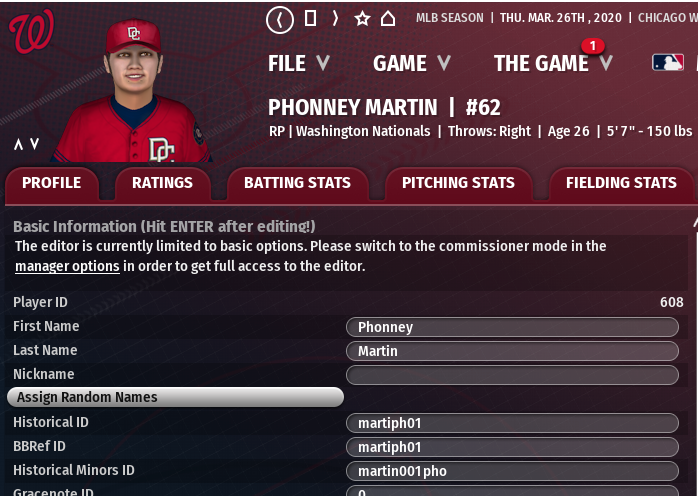Edit the Historical Minors ID field
The height and width of the screenshot is (496, 698).
point(512,471)
